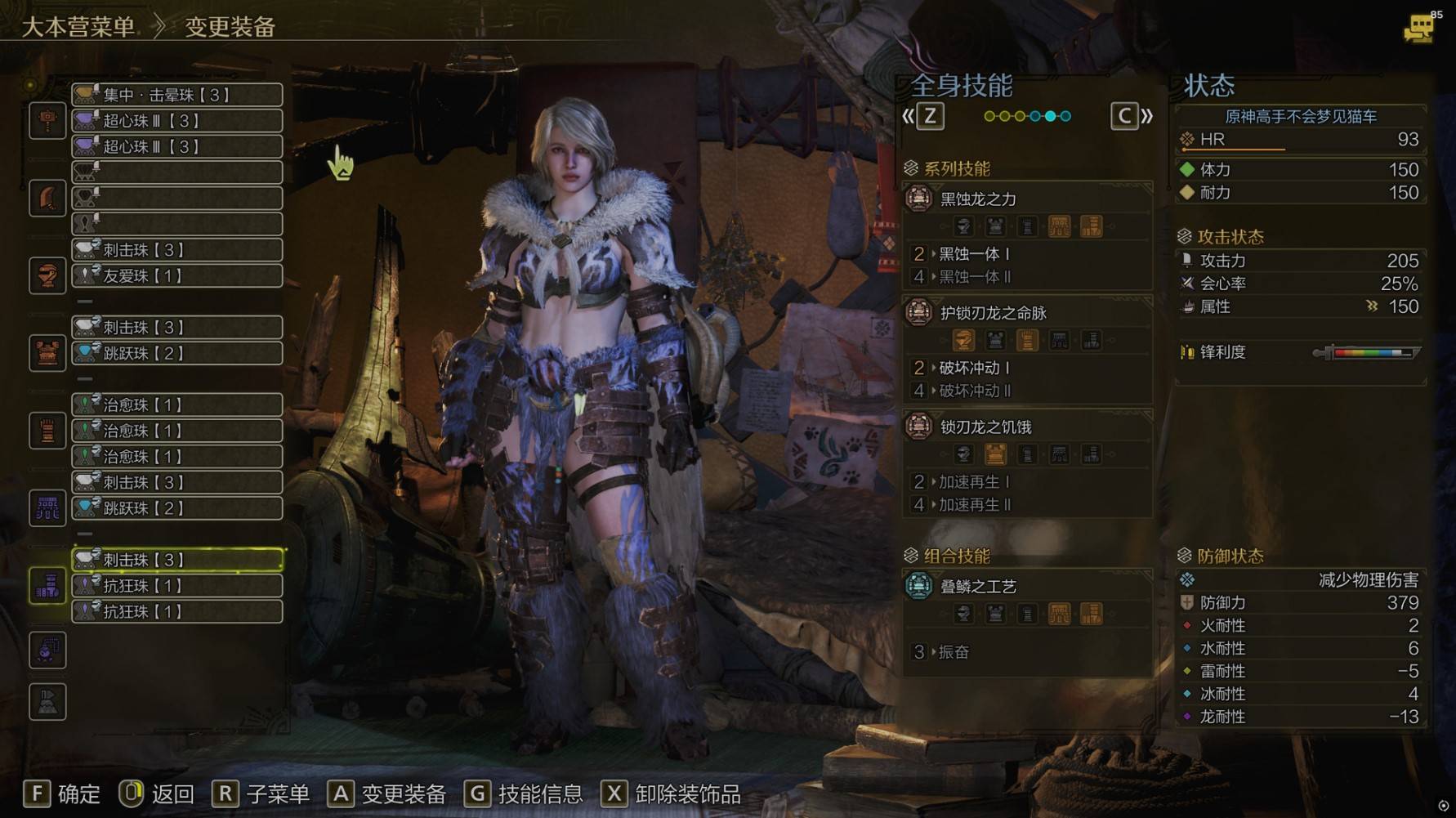
Task: Click the highlighted leg armor icon
Action: click(x=47, y=585)
